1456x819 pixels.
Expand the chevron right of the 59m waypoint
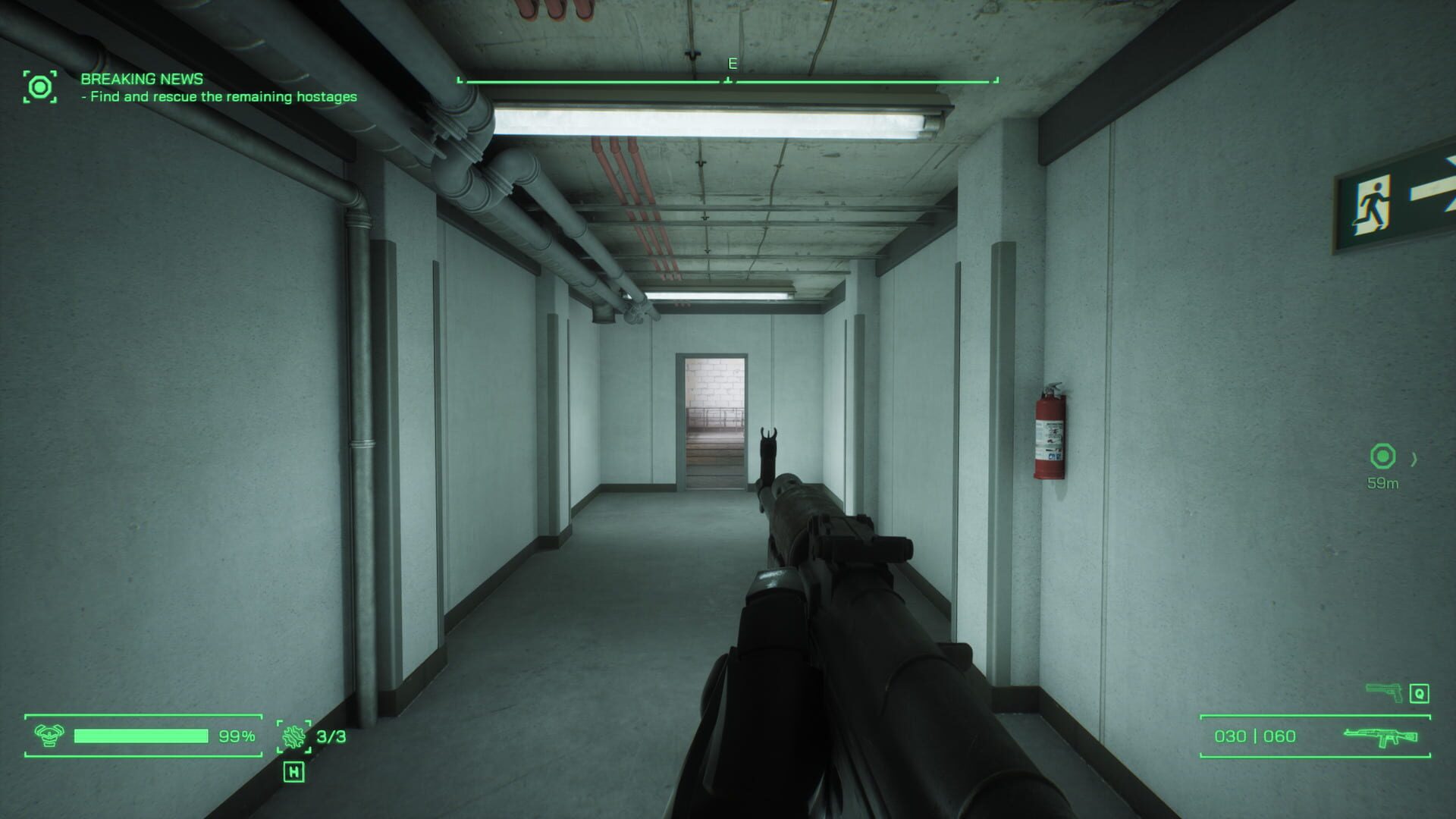1414,458
